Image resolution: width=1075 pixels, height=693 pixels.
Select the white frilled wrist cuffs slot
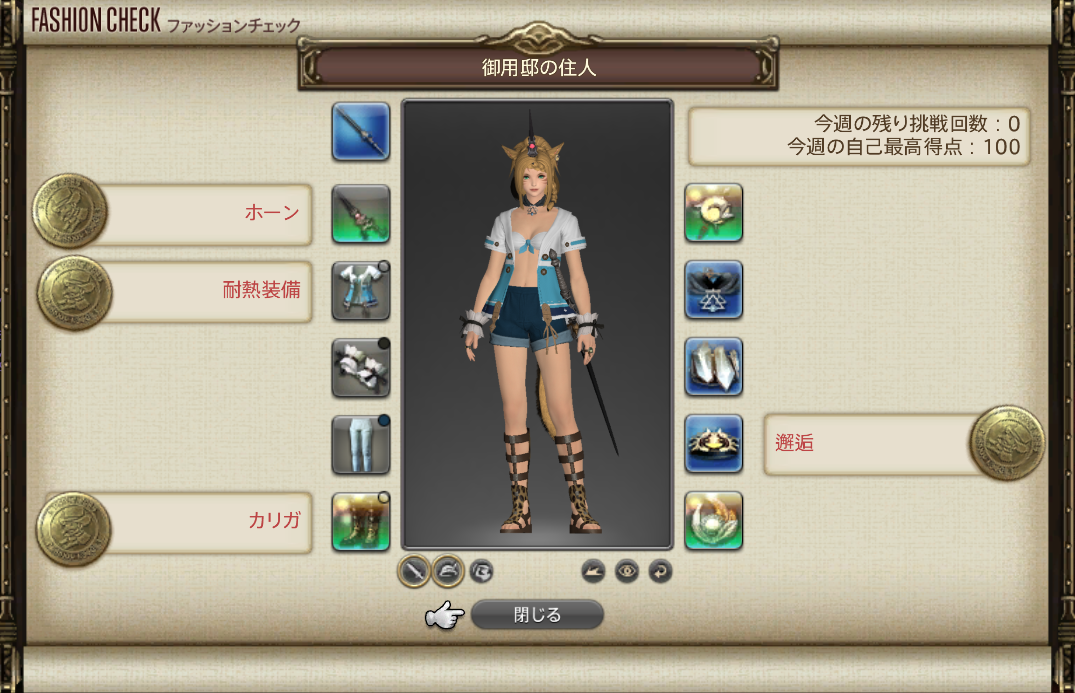(x=360, y=367)
